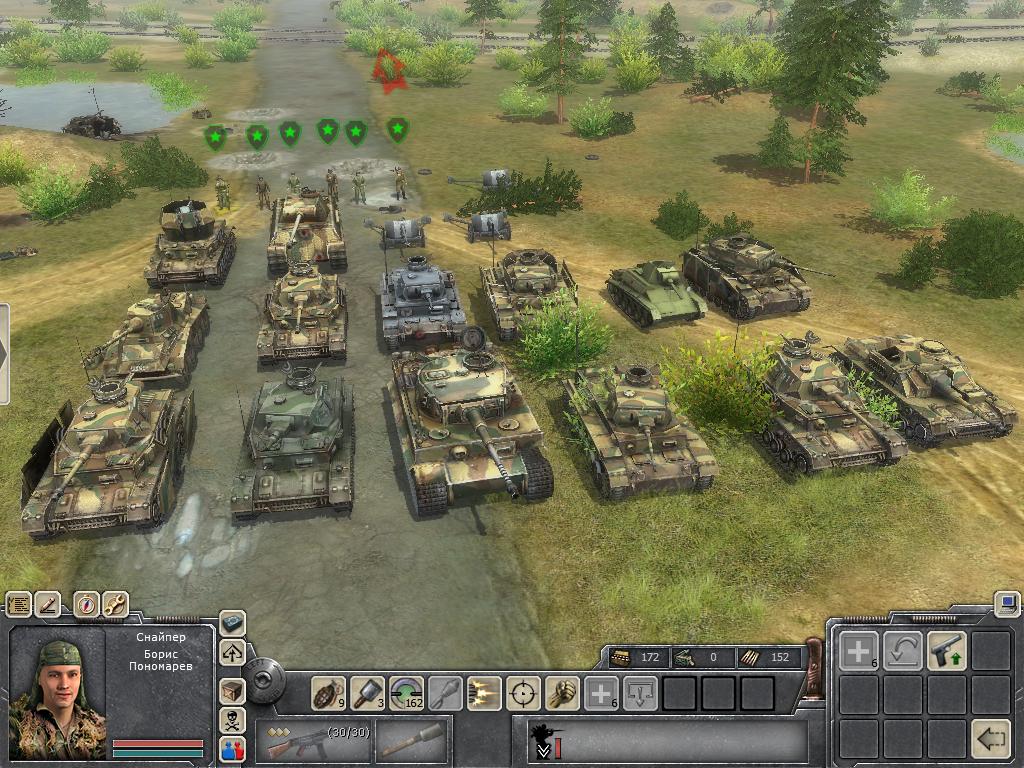Viewport: 1024px width, 768px height.
Task: Click the pistol with green arrow command
Action: click(946, 651)
